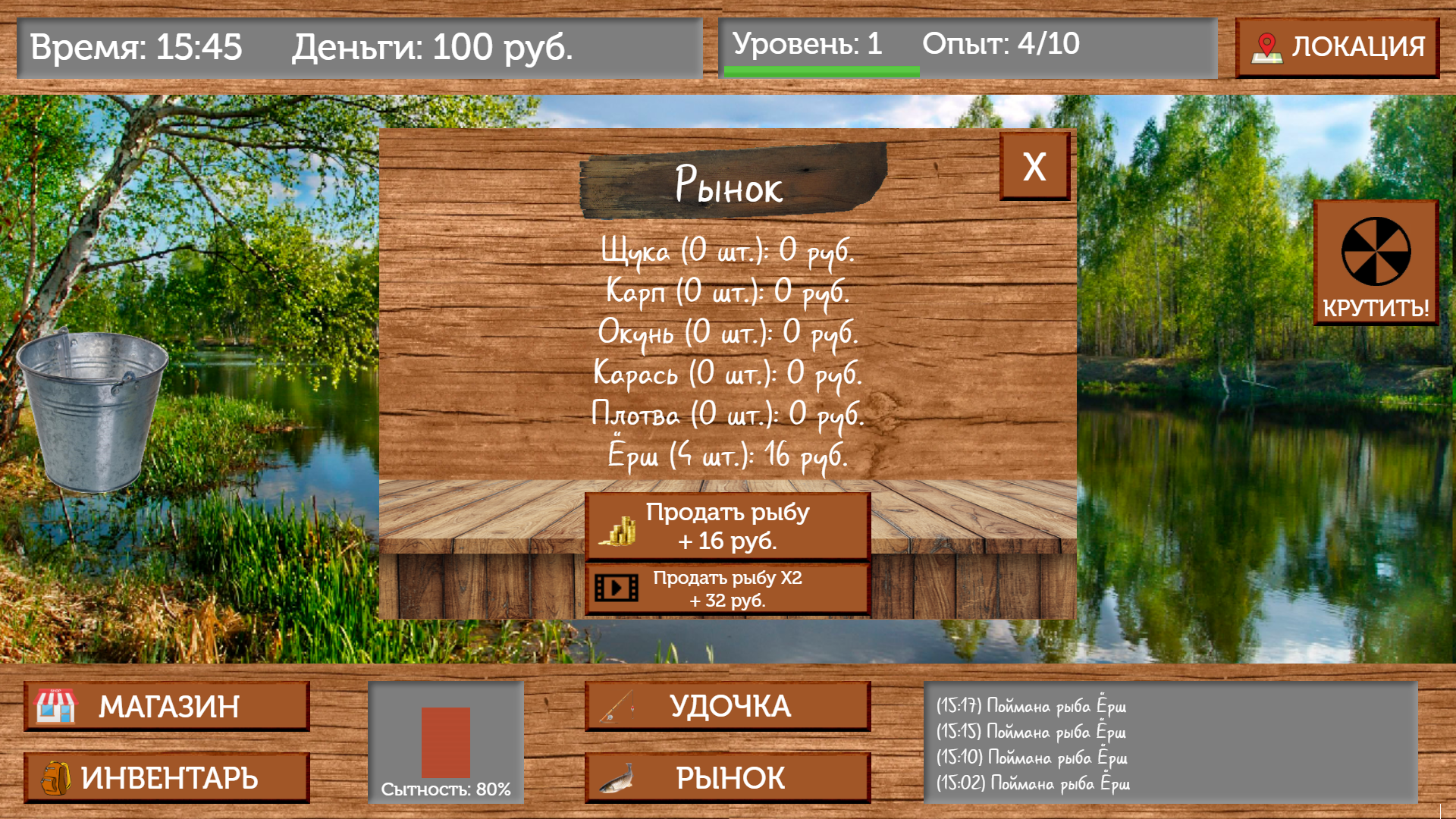
Task: Open the ИНВЕНТАРЬ inventory
Action: tap(167, 777)
